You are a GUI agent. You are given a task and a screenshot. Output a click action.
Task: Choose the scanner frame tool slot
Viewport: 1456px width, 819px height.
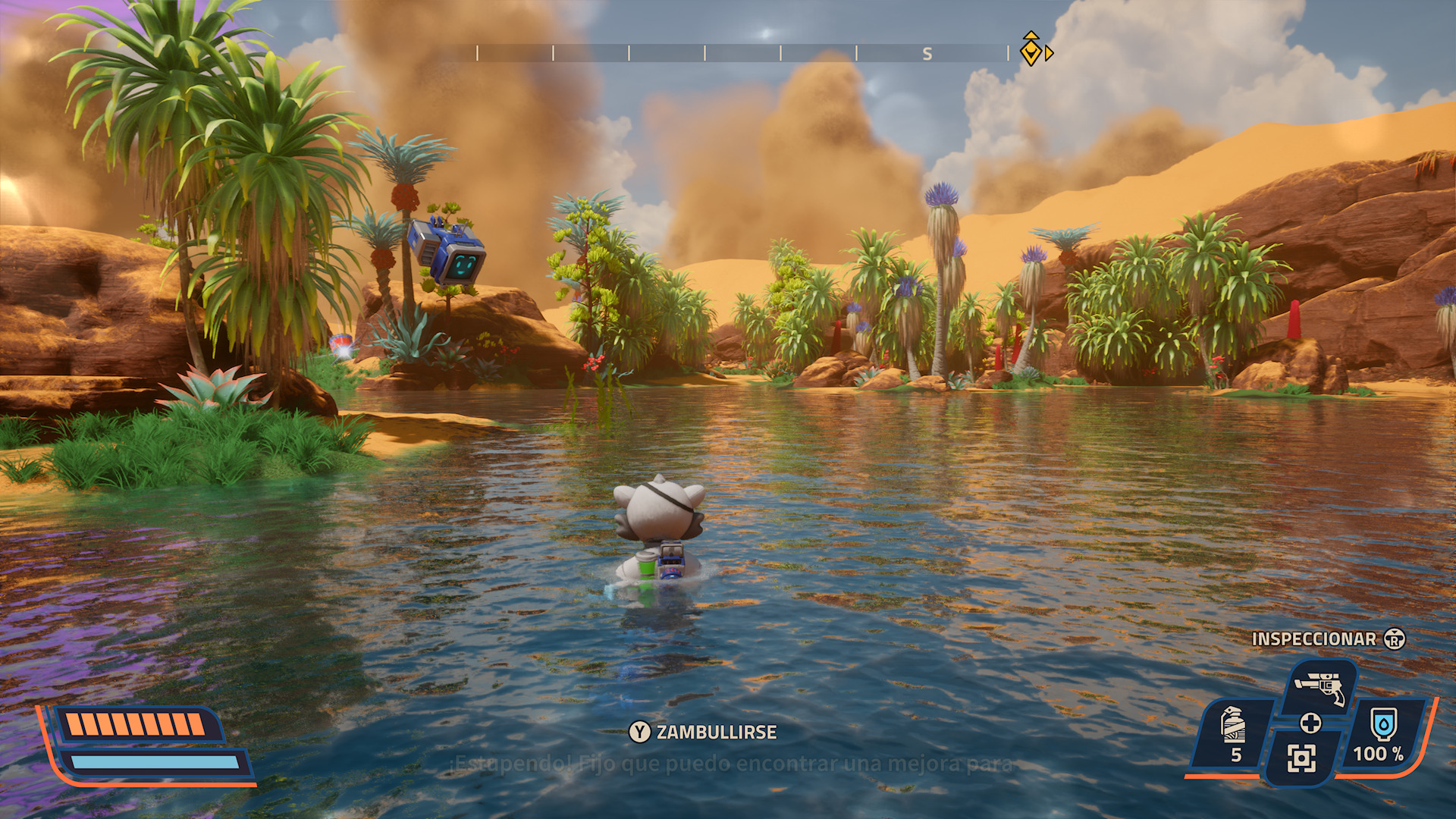click(x=1301, y=758)
